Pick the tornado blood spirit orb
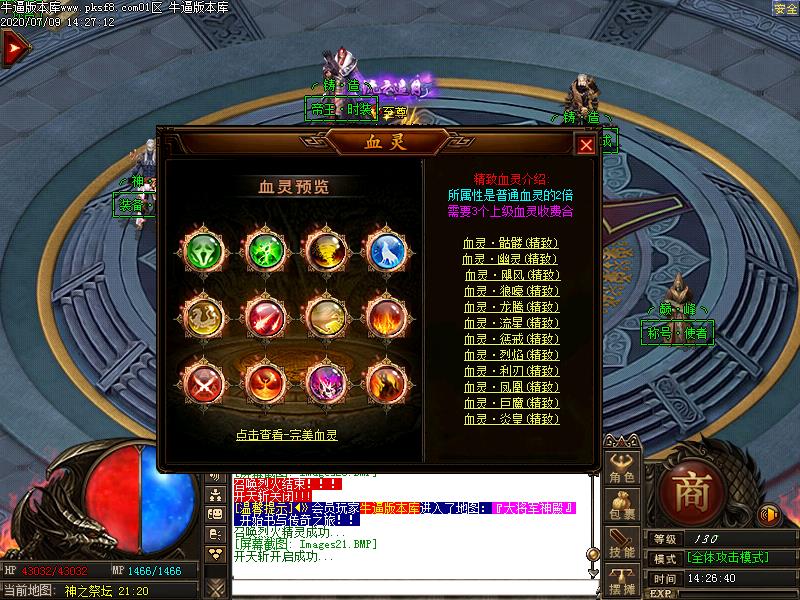The image size is (800, 600). (x=325, y=249)
